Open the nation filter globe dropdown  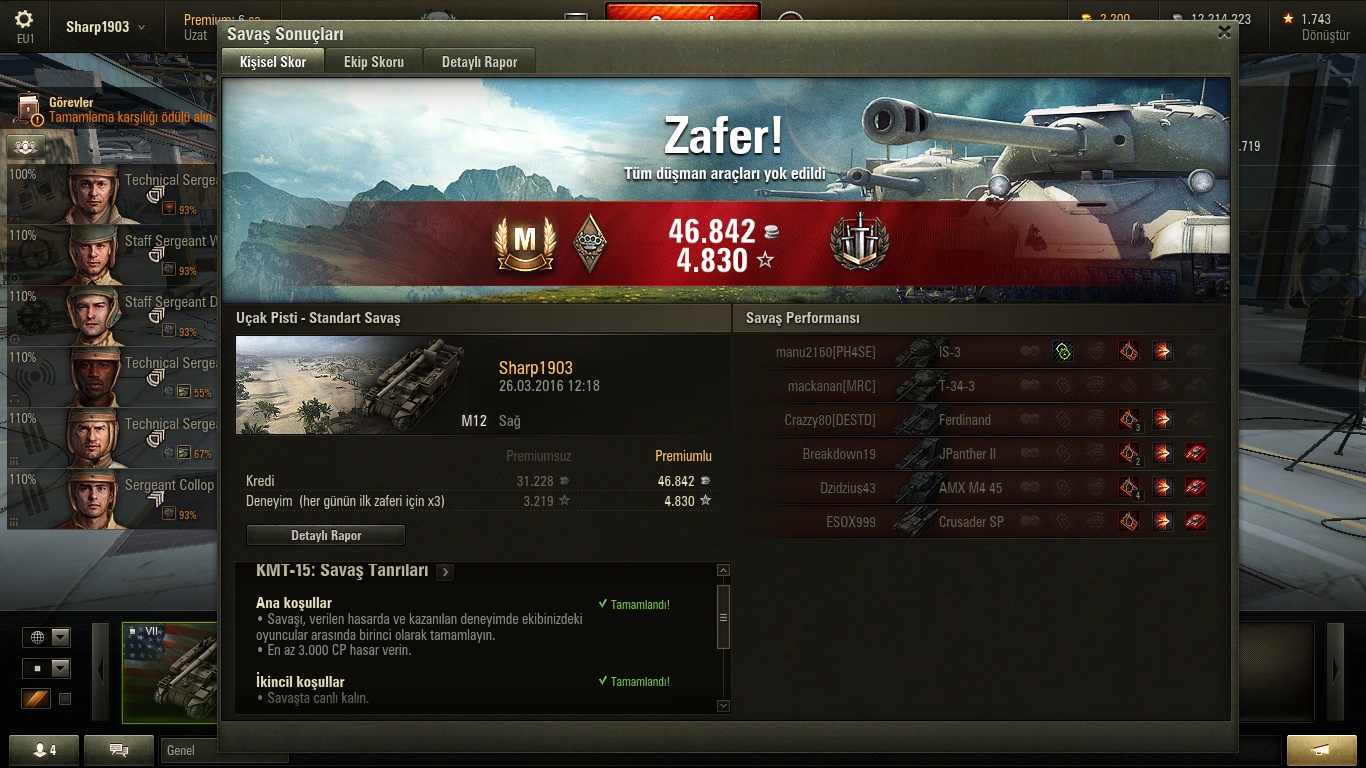(x=47, y=637)
